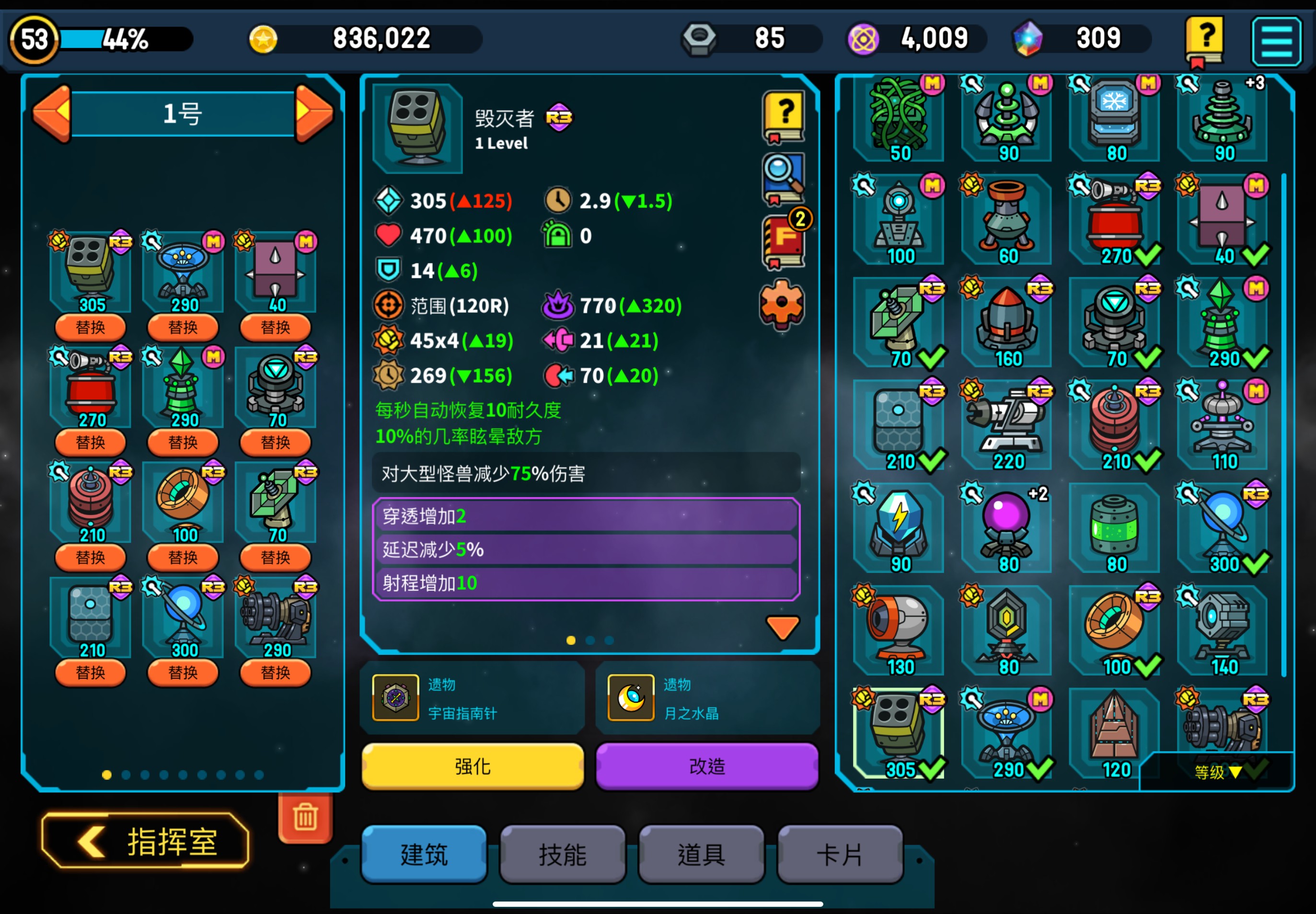The height and width of the screenshot is (914, 1316).
Task: Click the 月之水晶 relic icon
Action: pyautogui.click(x=630, y=697)
